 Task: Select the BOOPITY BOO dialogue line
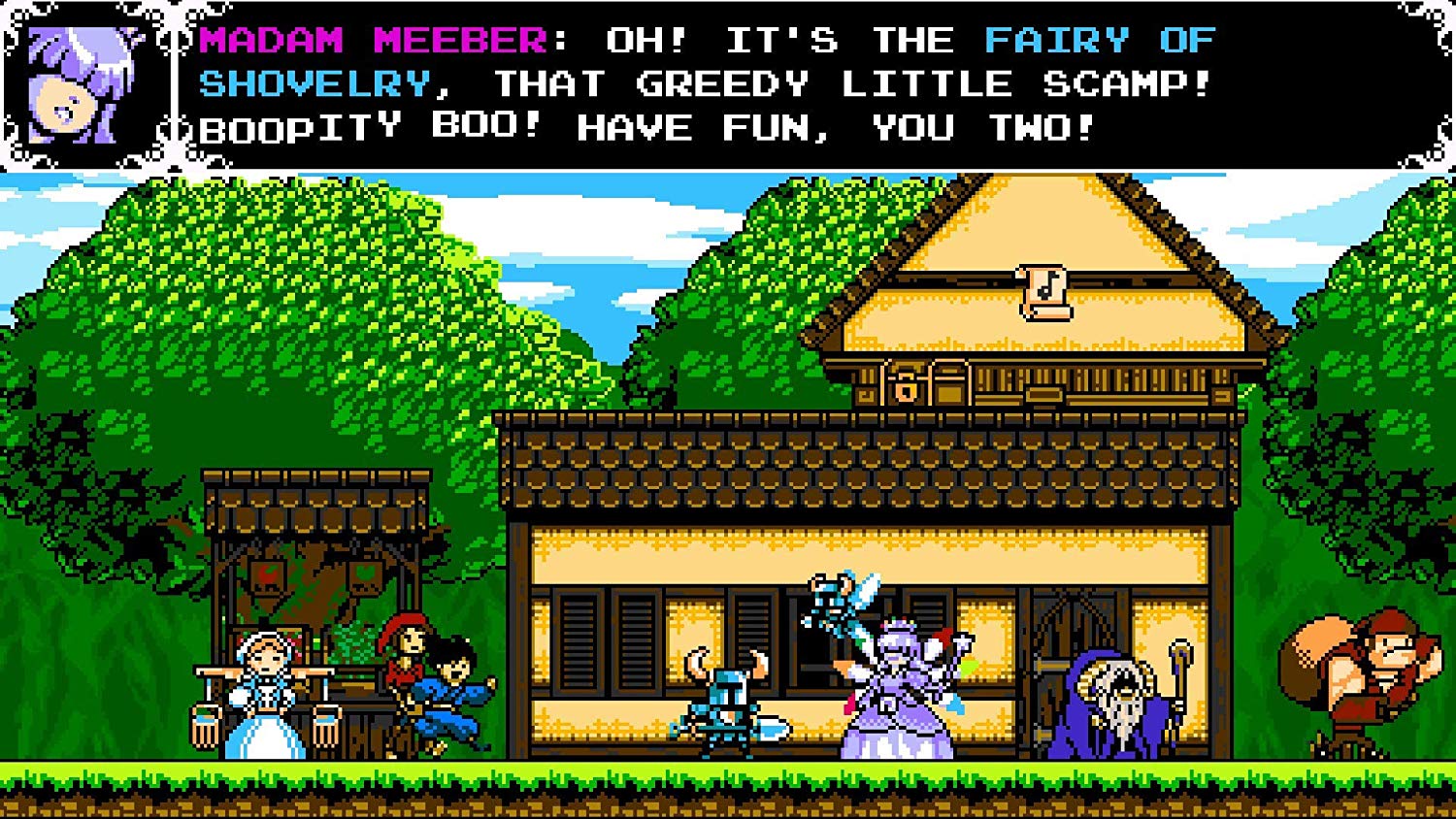pyautogui.click(x=369, y=127)
